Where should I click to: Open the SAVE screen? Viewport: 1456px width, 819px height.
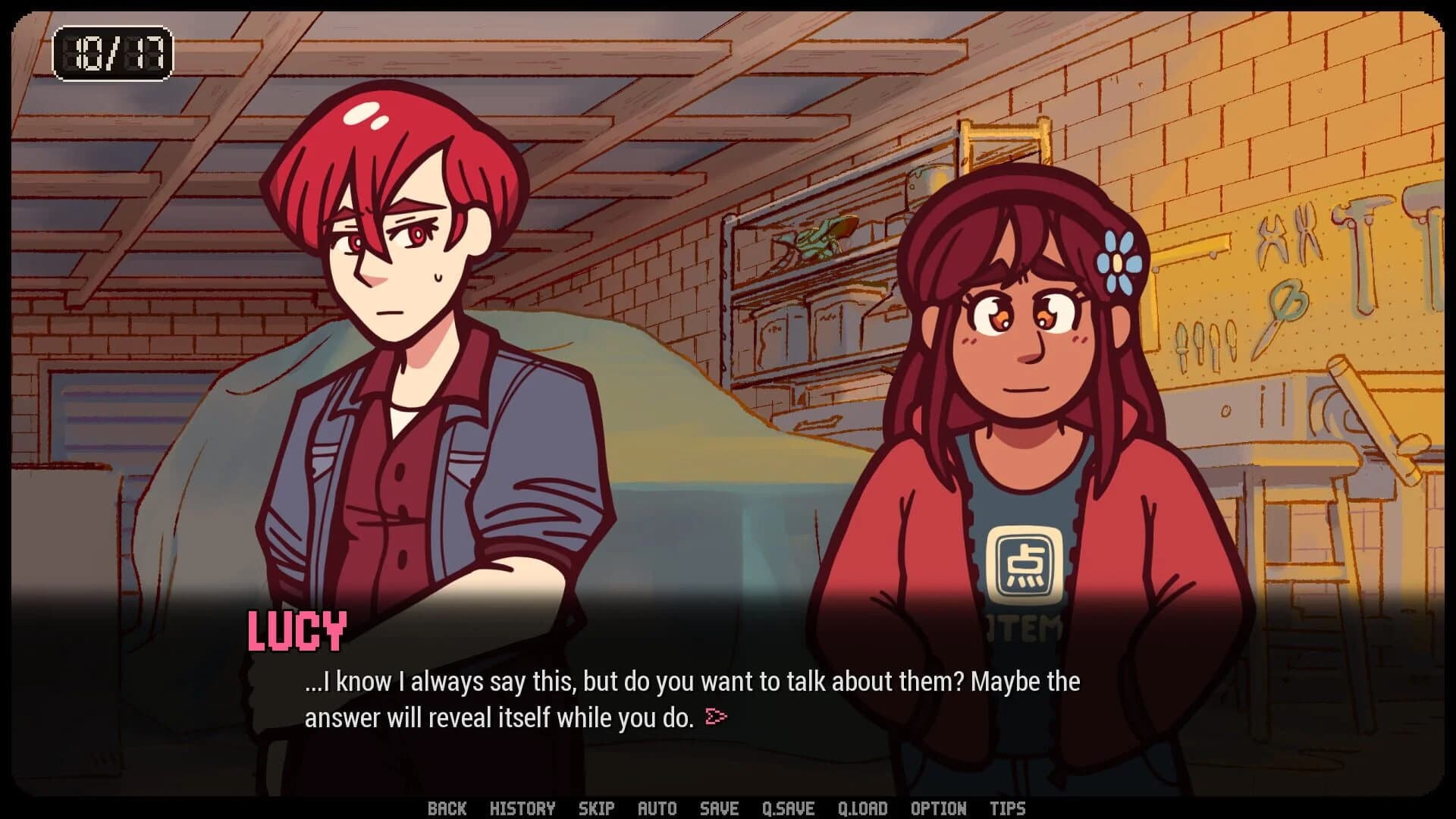click(x=719, y=808)
